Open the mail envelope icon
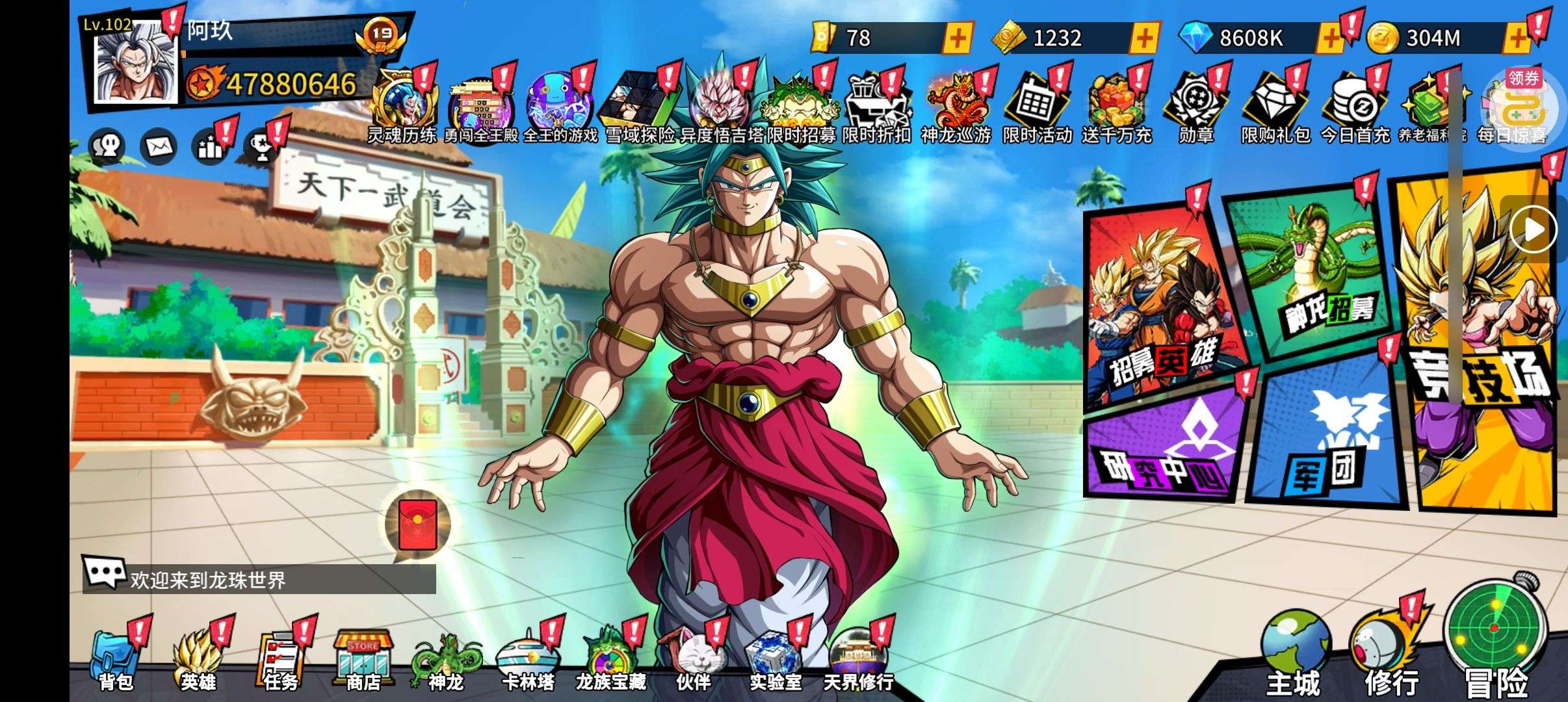The height and width of the screenshot is (702, 1568). tap(159, 147)
